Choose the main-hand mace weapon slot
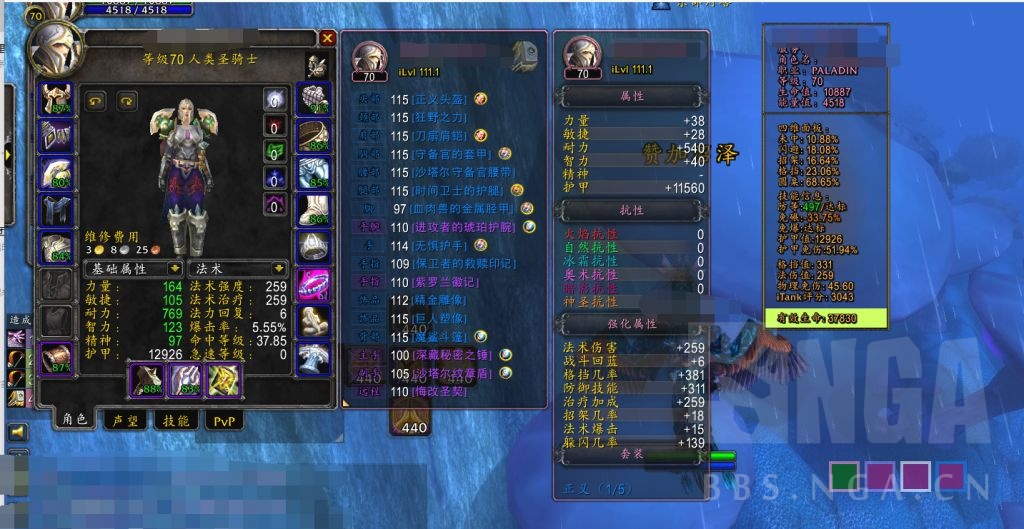This screenshot has width=1024, height=529. [149, 380]
